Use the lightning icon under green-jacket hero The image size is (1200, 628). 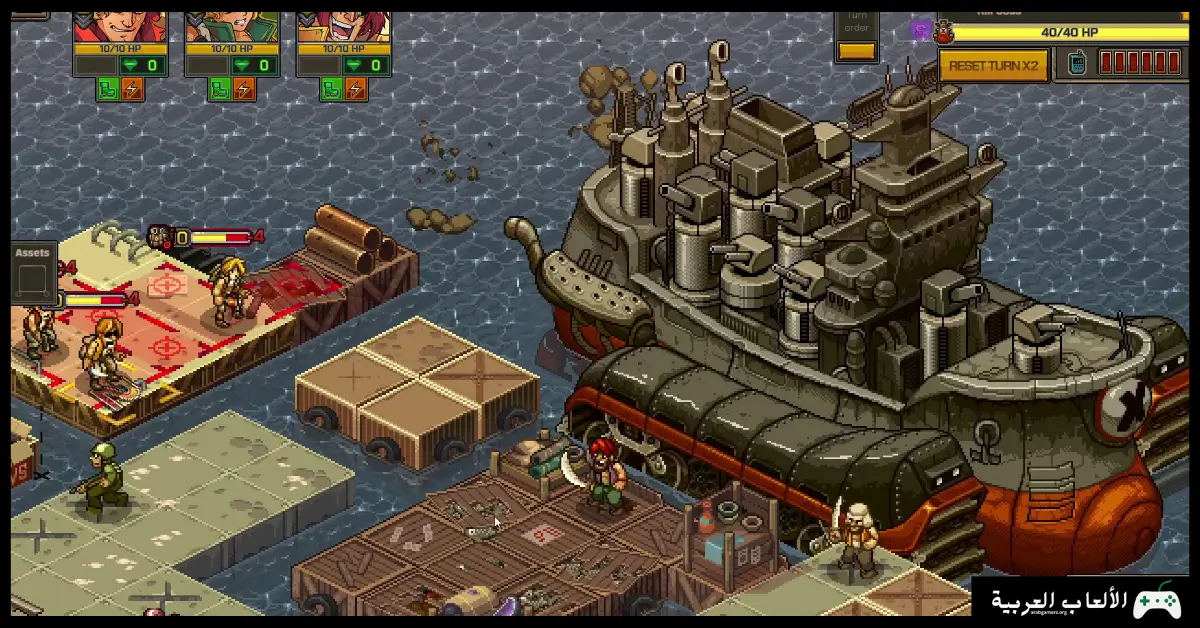coord(244,90)
